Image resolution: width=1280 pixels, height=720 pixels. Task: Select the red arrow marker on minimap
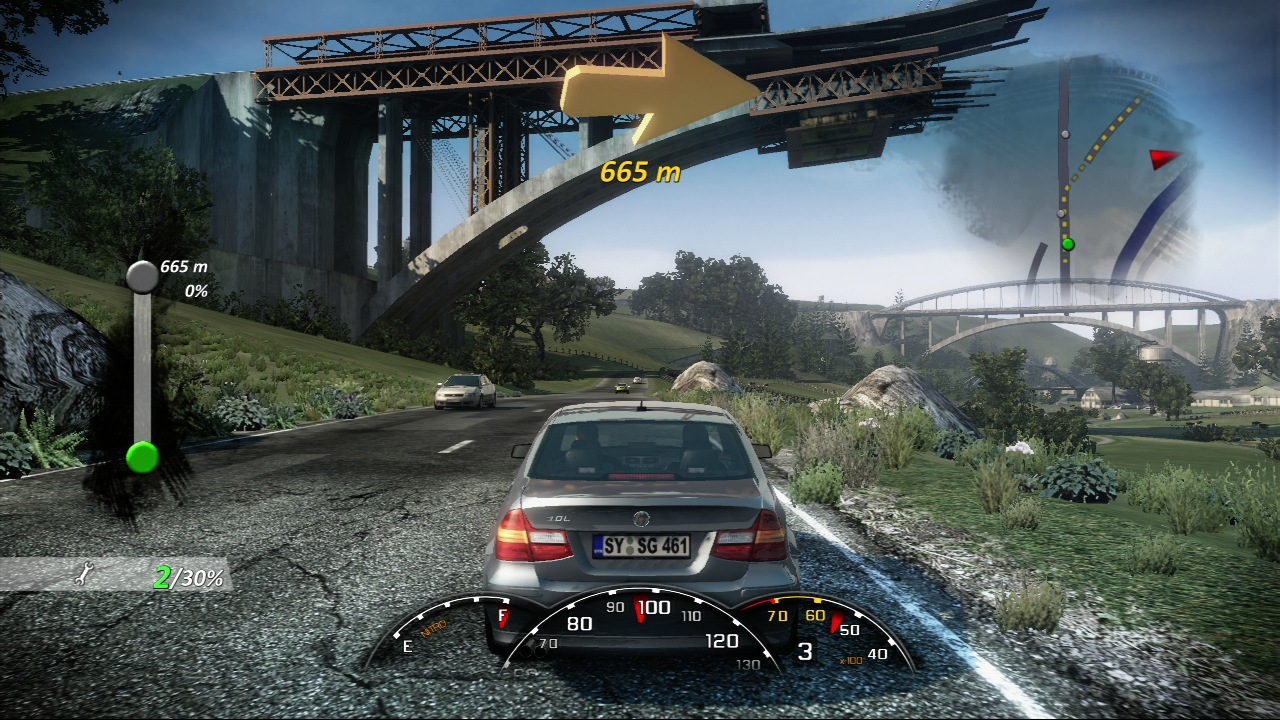[1163, 158]
